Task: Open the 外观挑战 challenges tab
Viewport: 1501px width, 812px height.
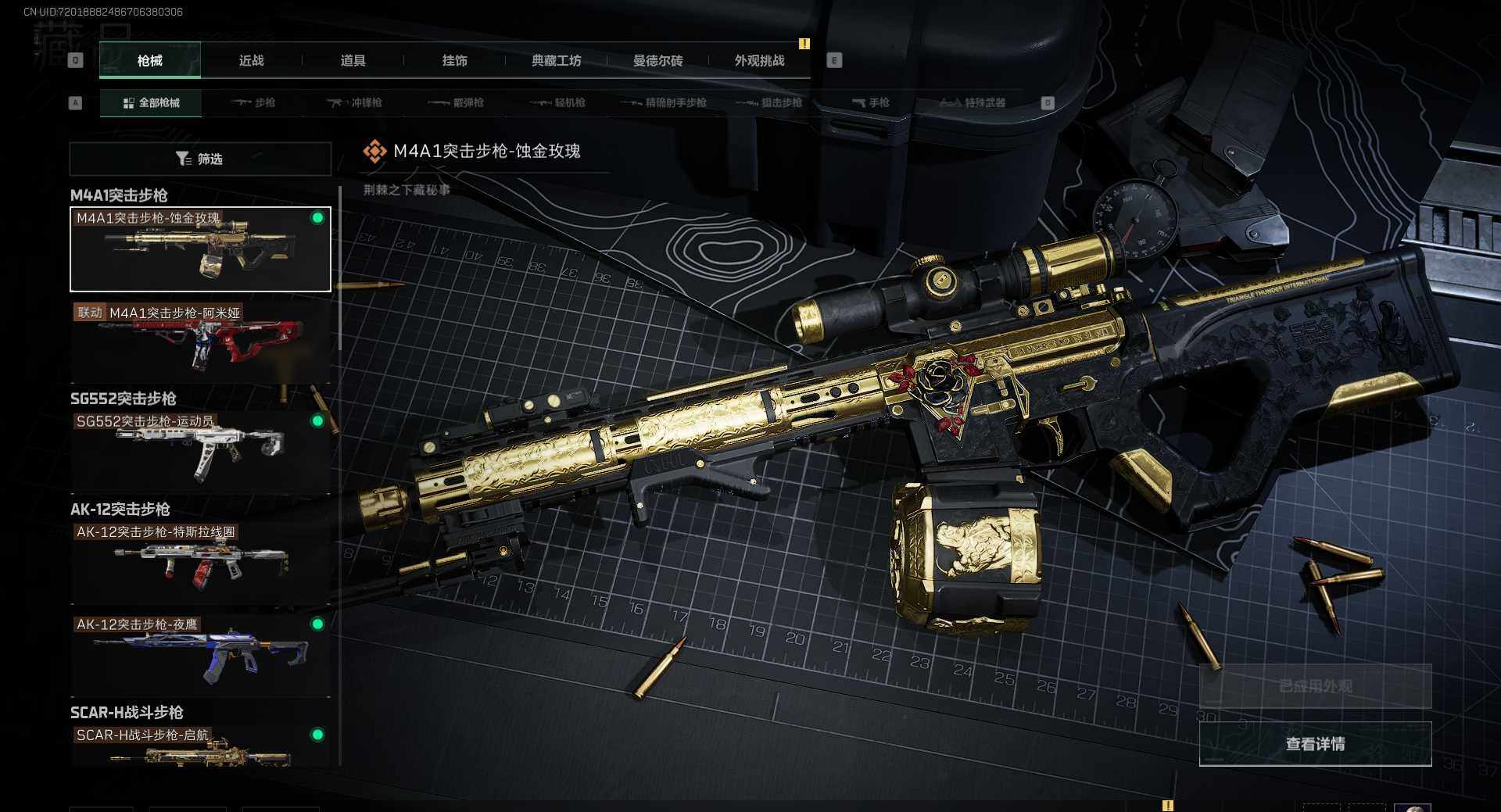Action: [759, 61]
